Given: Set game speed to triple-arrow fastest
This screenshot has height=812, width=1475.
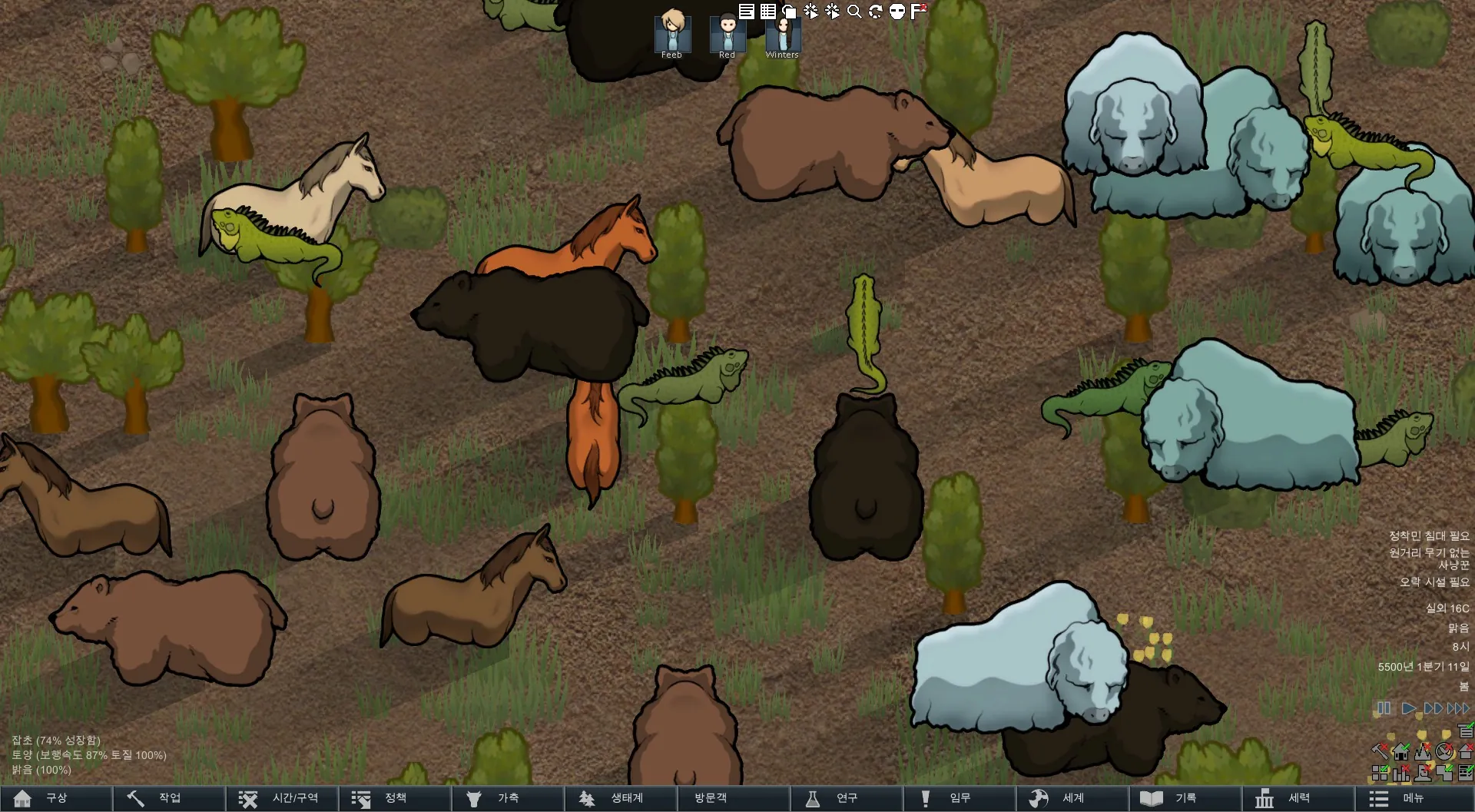Looking at the screenshot, I should (x=1458, y=708).
